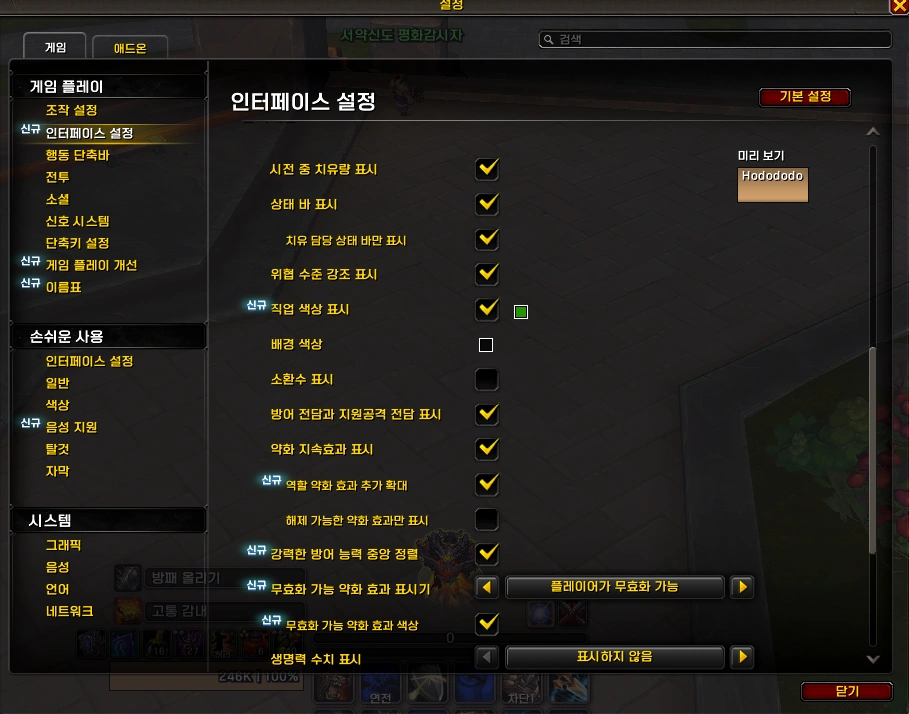Enable the 소환수 표시 checkbox

pyautogui.click(x=487, y=380)
